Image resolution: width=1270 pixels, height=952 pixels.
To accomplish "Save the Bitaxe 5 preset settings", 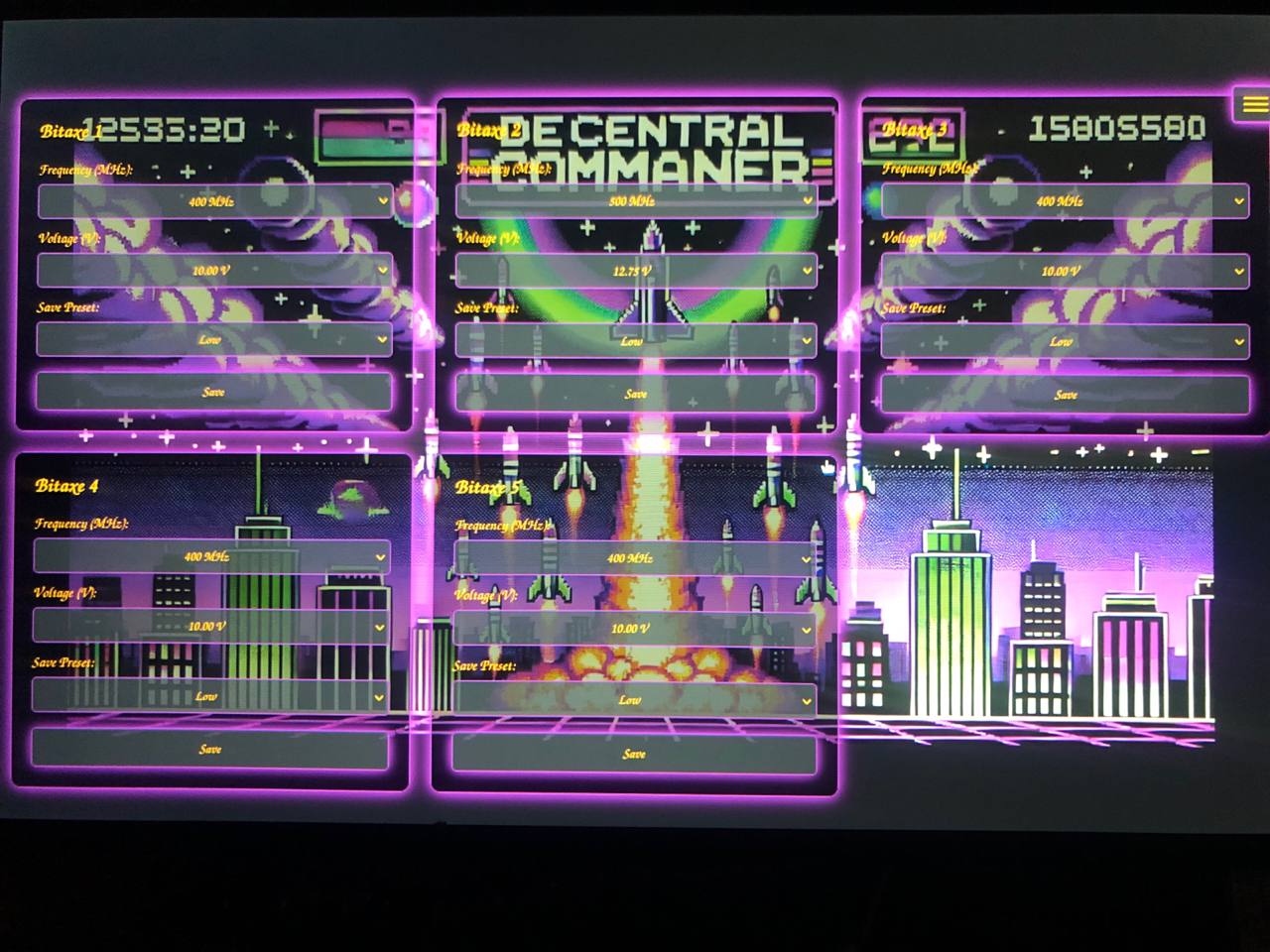I will pos(633,752).
